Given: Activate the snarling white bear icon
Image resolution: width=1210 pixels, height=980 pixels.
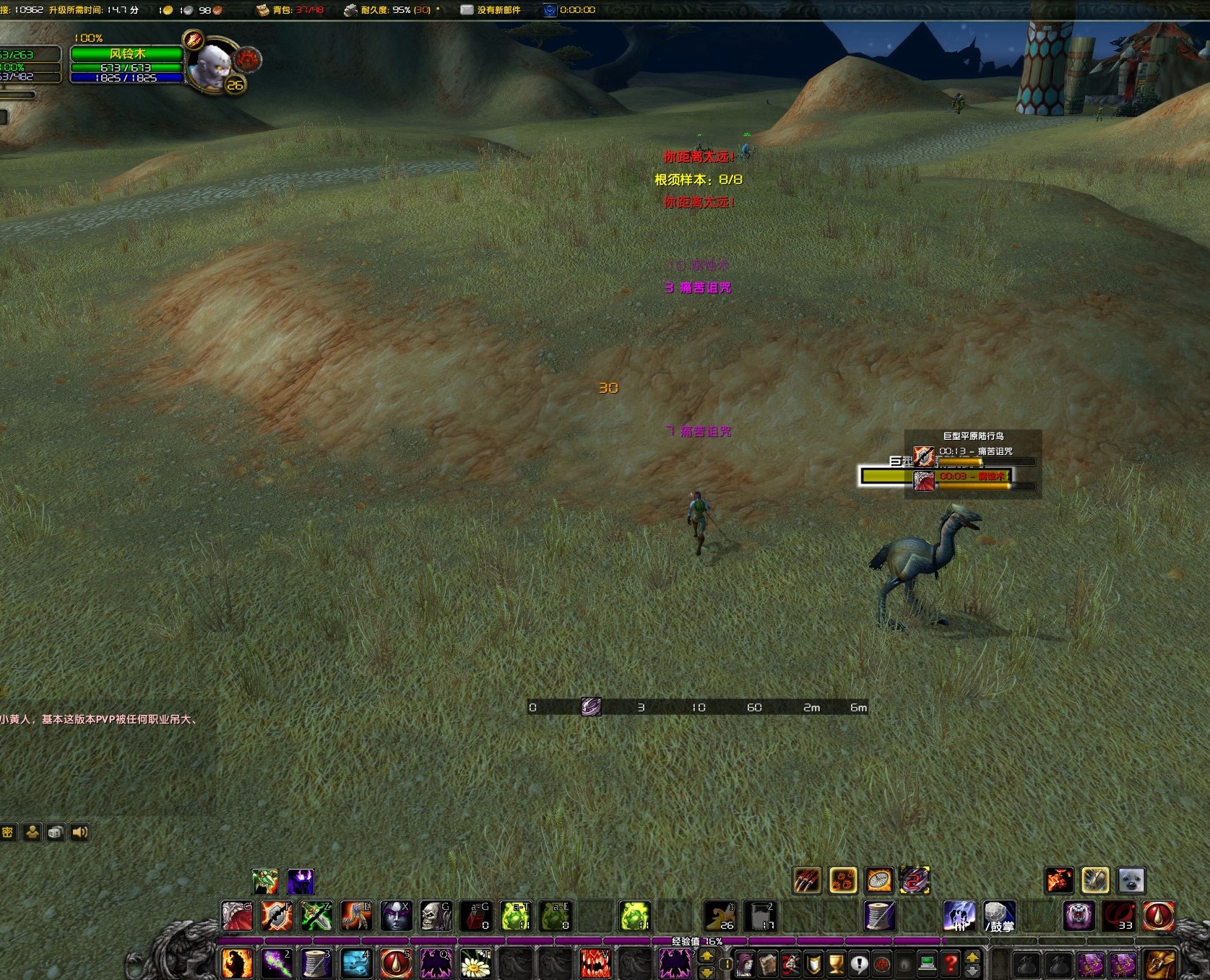Looking at the screenshot, I should 1079,916.
